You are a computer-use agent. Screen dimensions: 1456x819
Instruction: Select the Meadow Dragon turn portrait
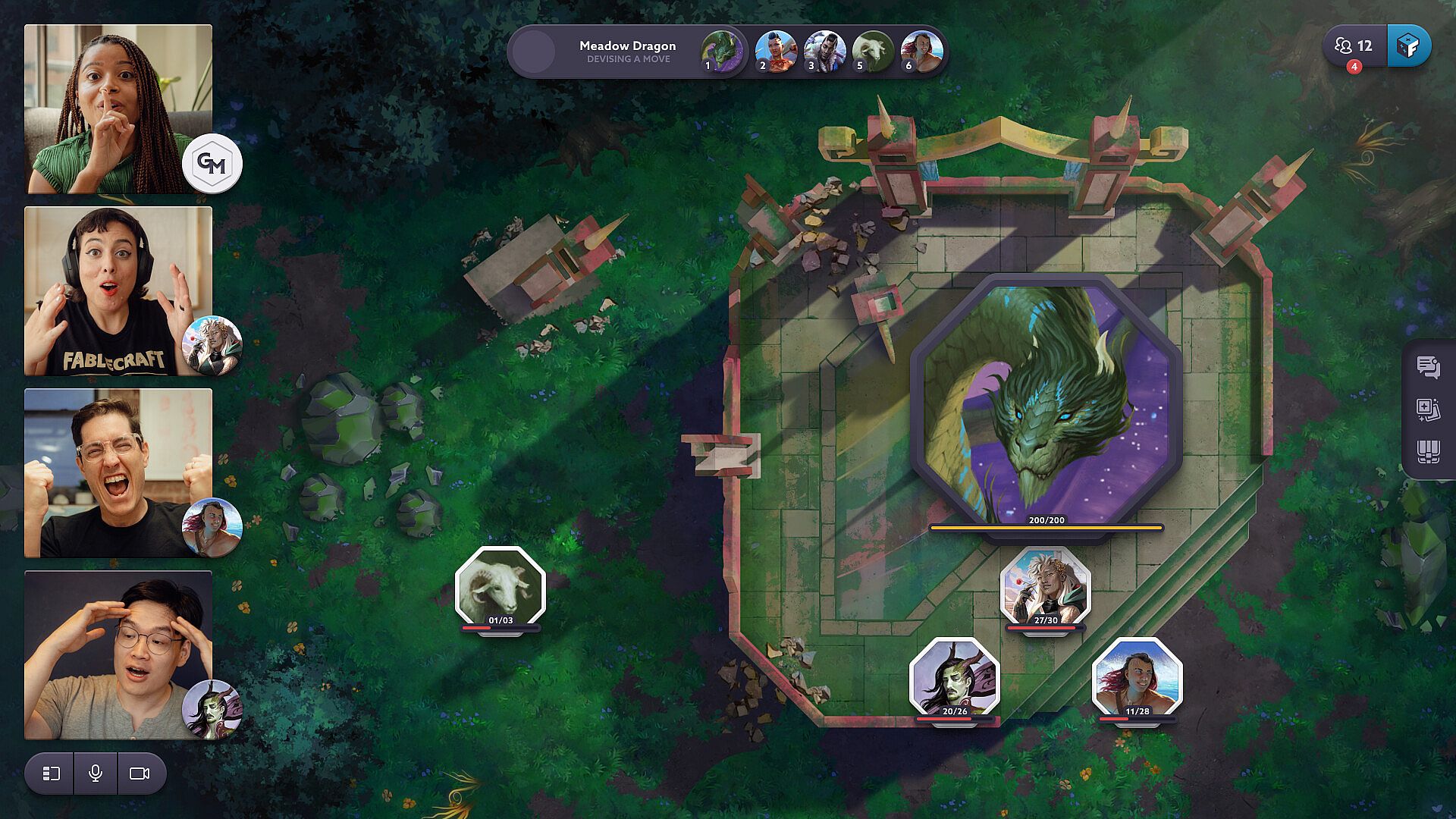pos(720,52)
